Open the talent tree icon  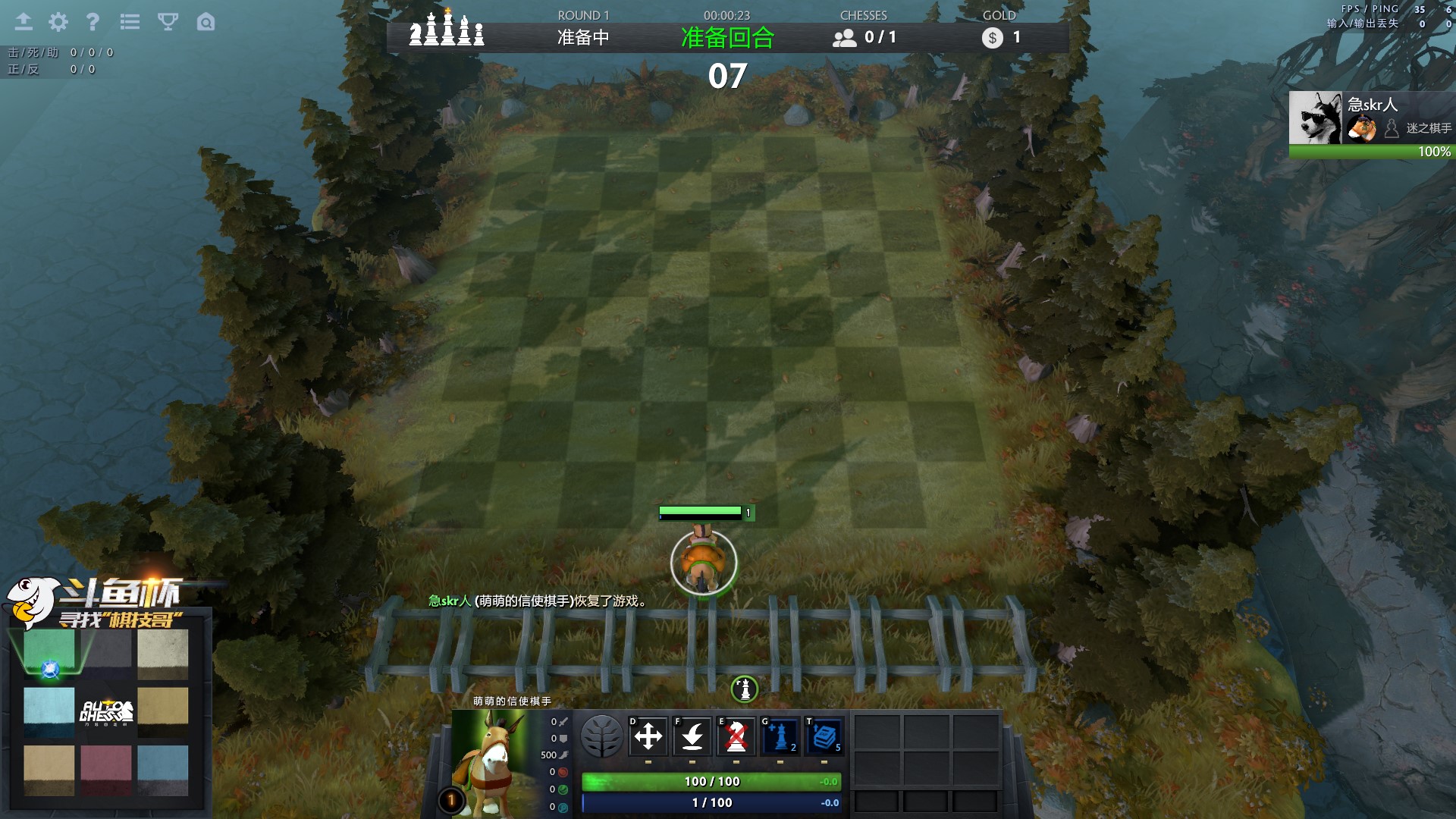[601, 736]
